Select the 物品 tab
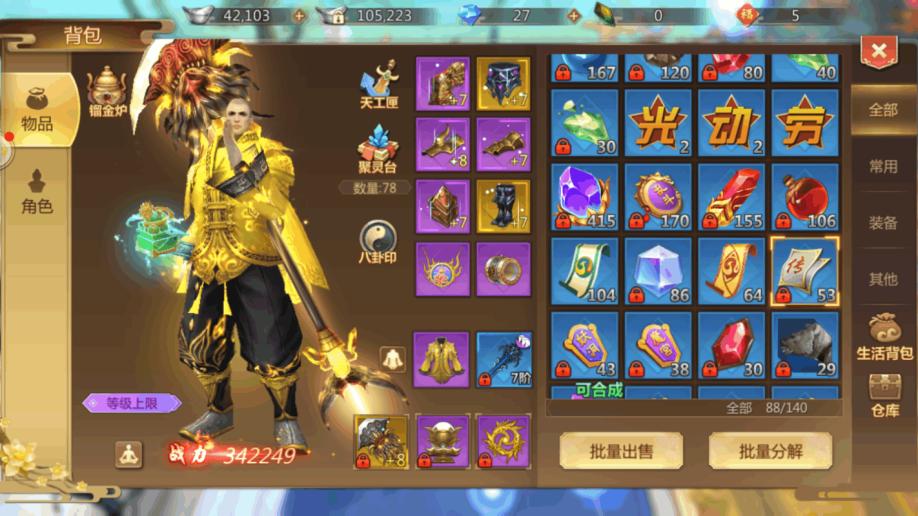 point(37,110)
